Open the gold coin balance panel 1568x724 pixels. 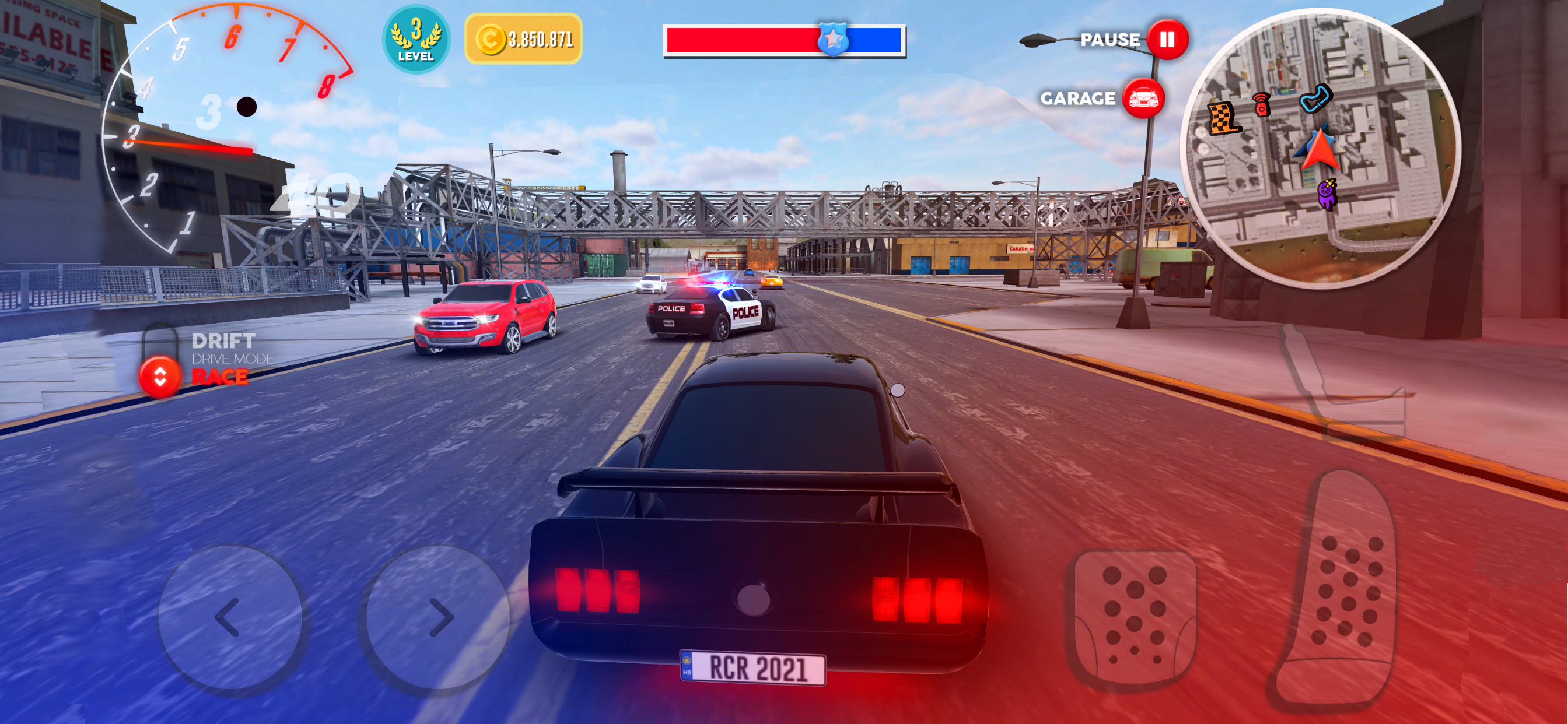click(x=523, y=39)
